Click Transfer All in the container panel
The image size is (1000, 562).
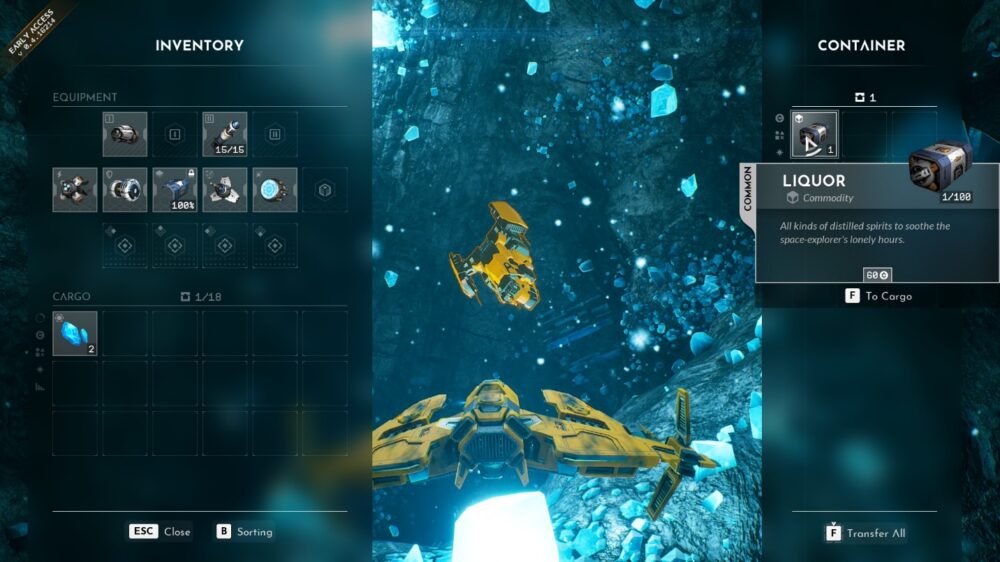(865, 533)
